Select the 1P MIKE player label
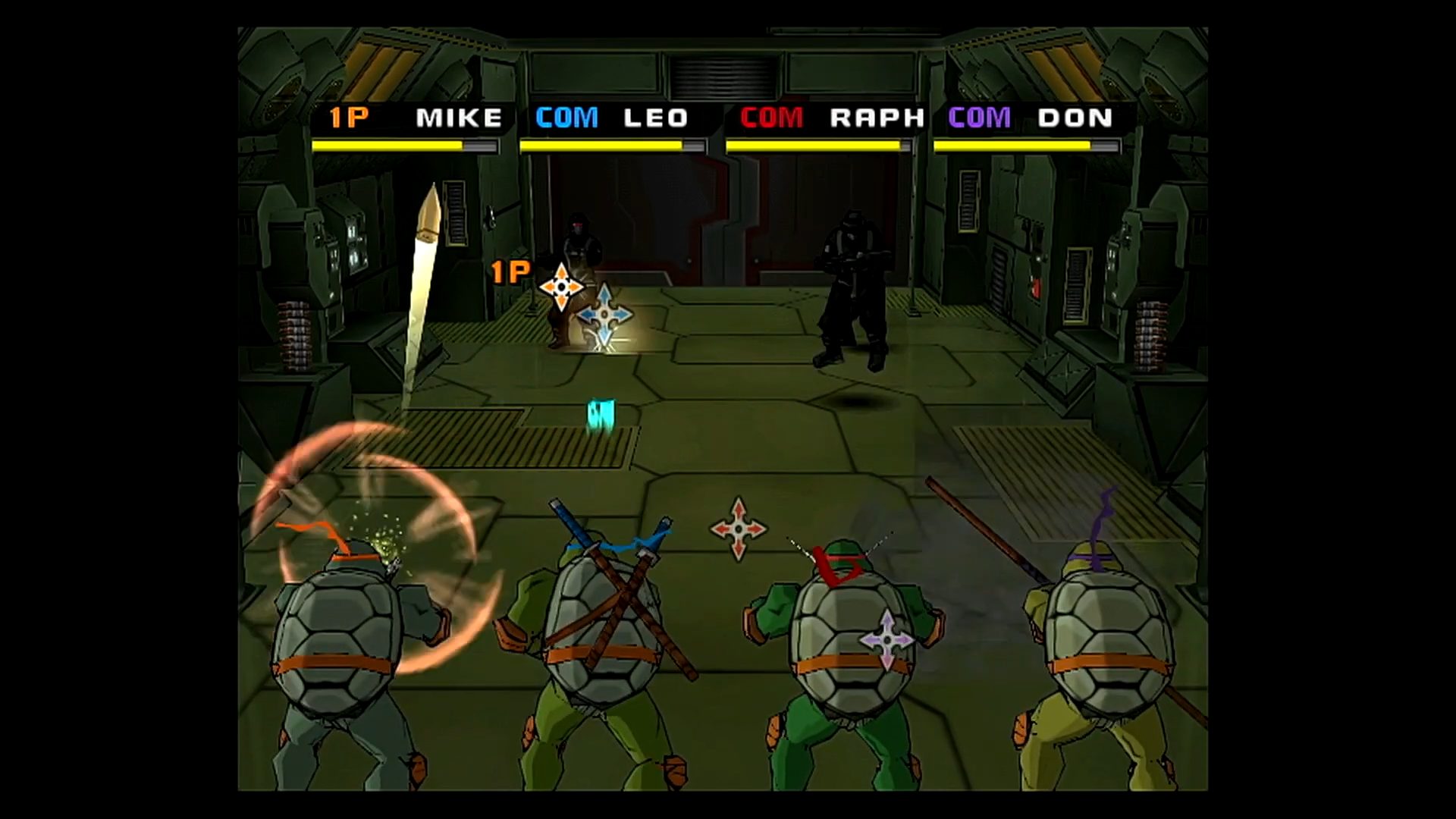 [x=415, y=118]
